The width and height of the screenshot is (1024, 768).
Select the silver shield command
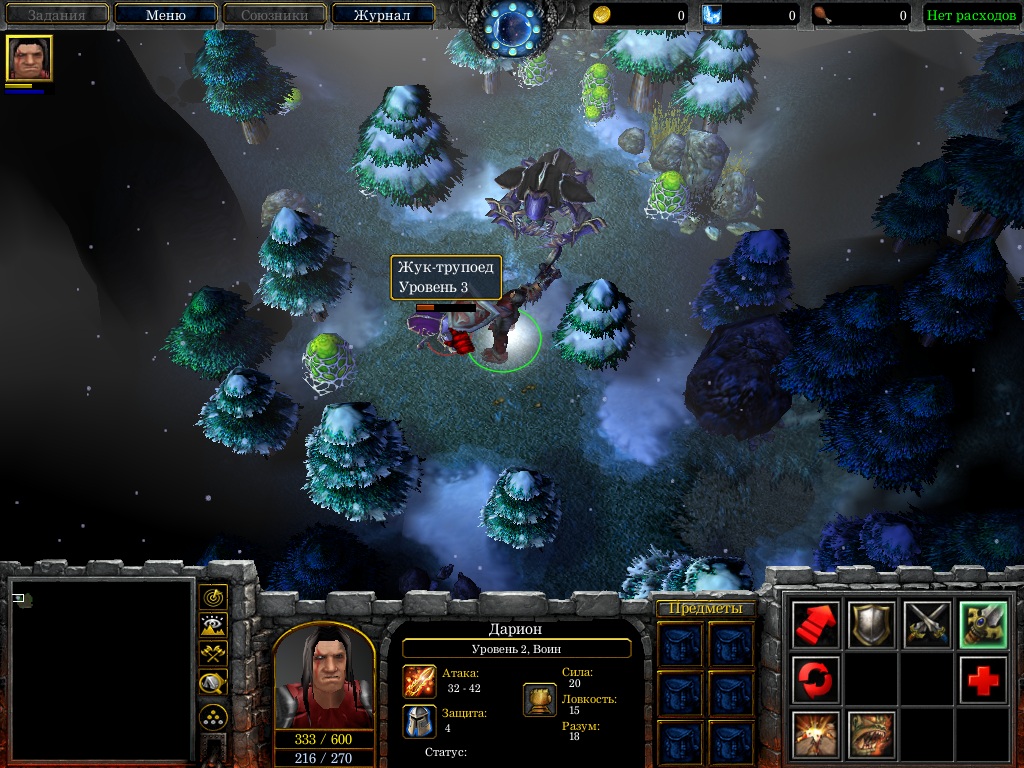[871, 624]
